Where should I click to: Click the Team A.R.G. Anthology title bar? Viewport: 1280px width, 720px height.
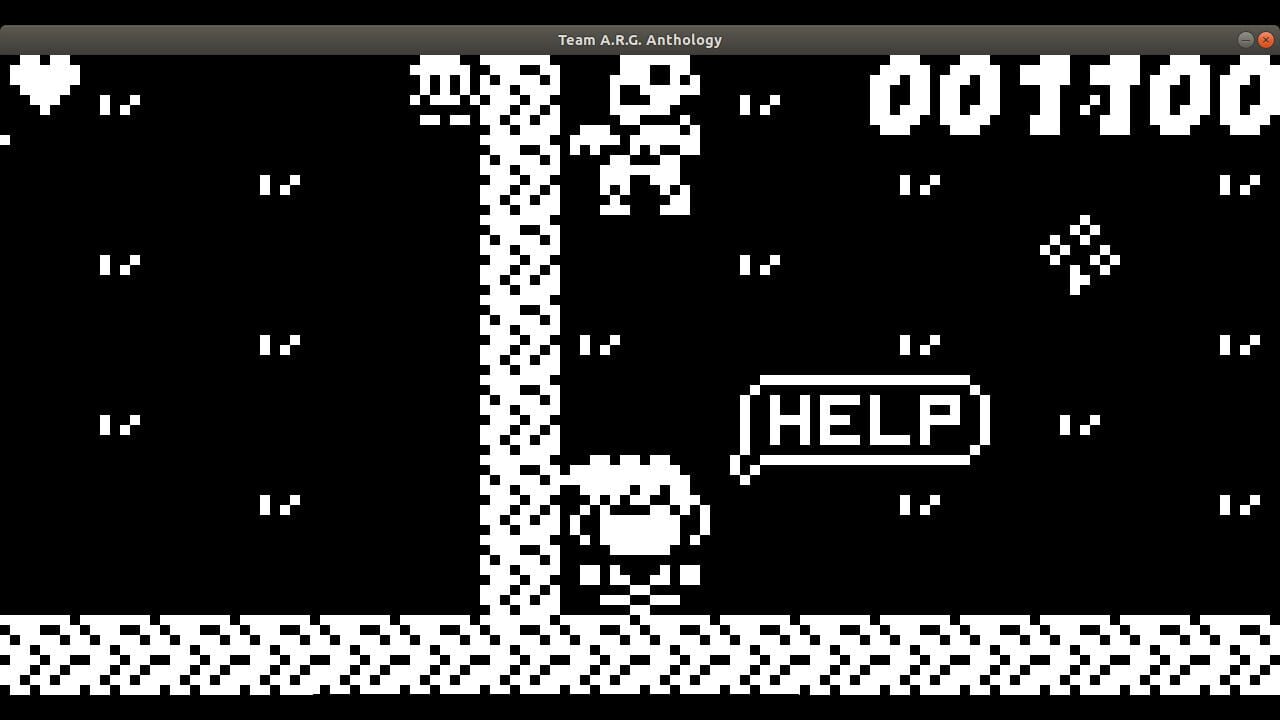(640, 40)
